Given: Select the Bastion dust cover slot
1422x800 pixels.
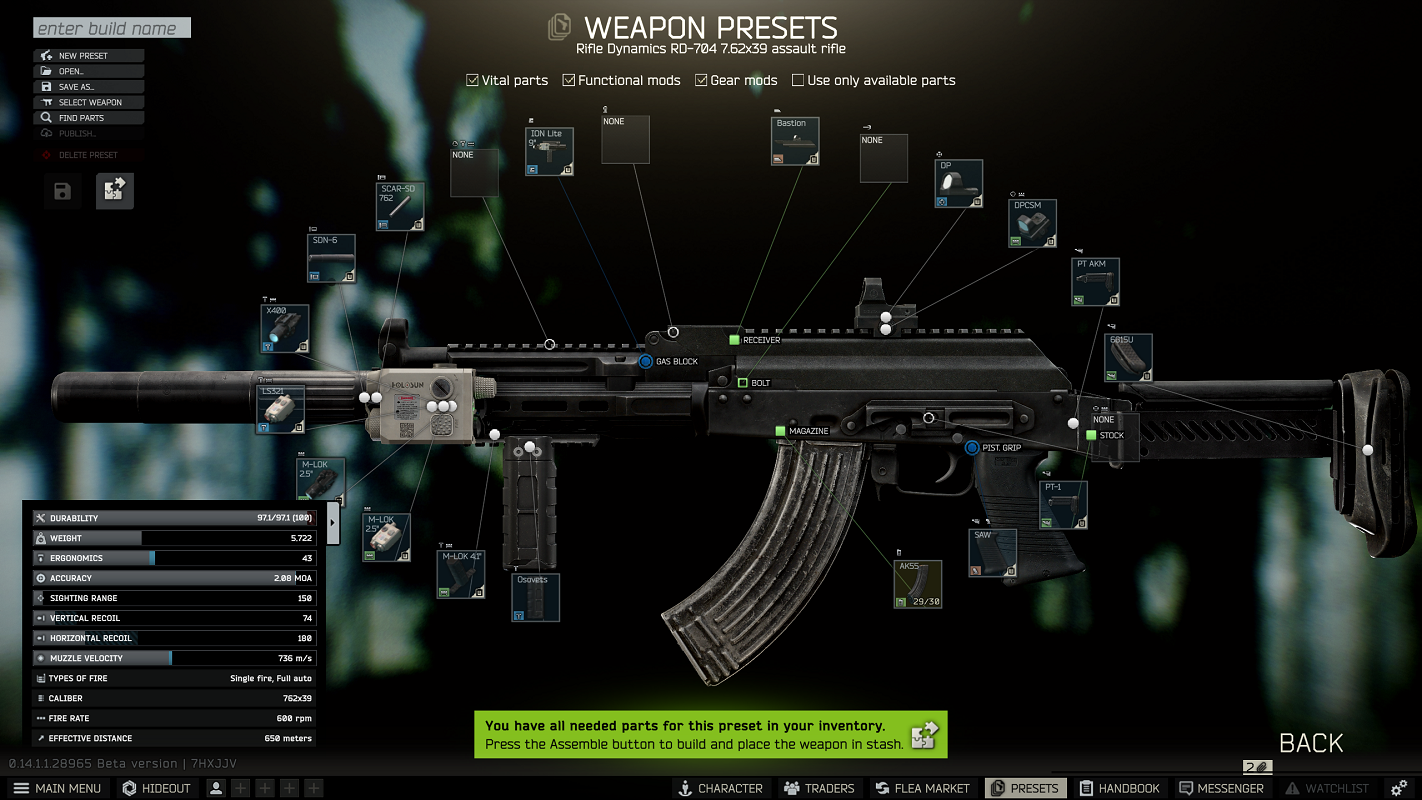Looking at the screenshot, I should pyautogui.click(x=796, y=141).
